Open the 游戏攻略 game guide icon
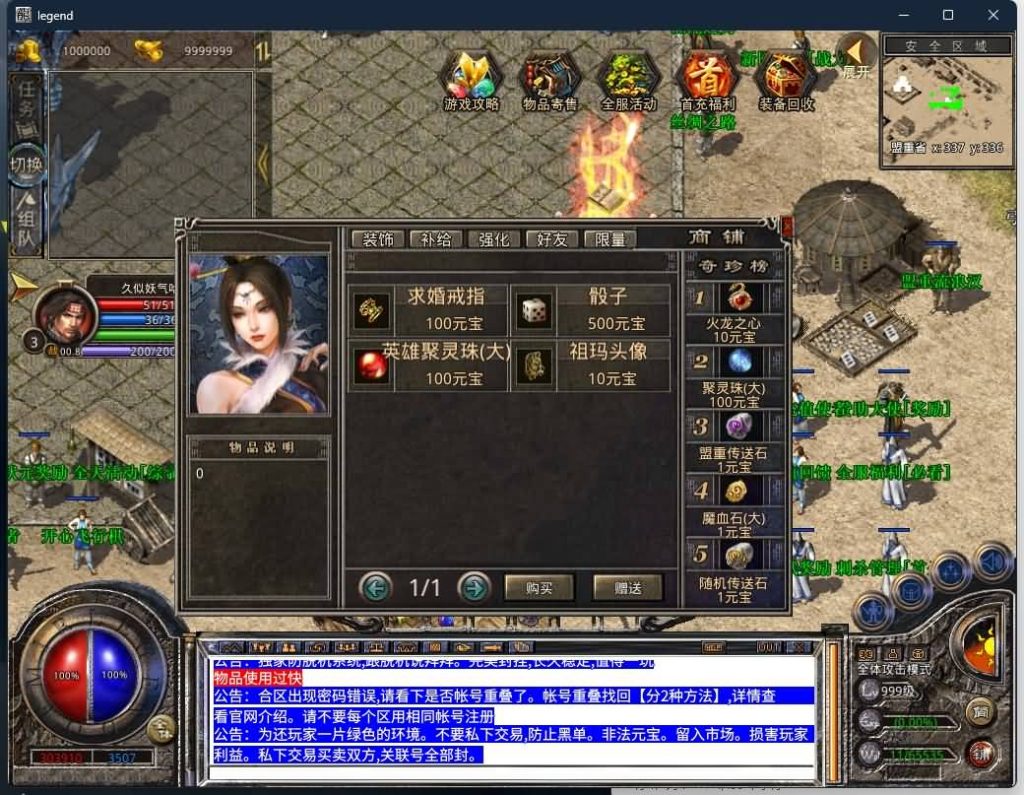The width and height of the screenshot is (1024, 795). (x=471, y=80)
